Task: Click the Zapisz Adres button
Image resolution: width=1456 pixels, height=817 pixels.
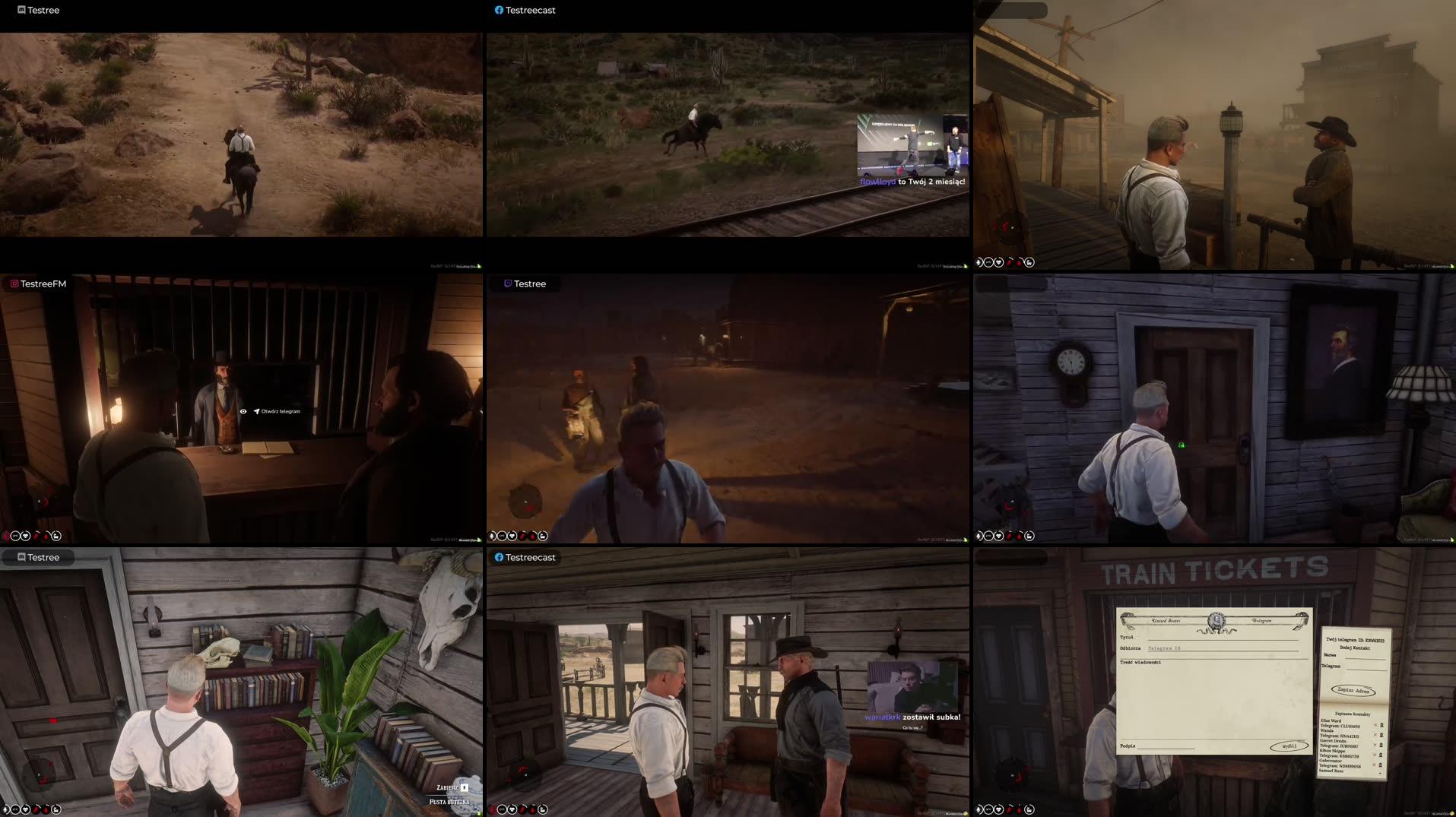Action: point(1353,690)
